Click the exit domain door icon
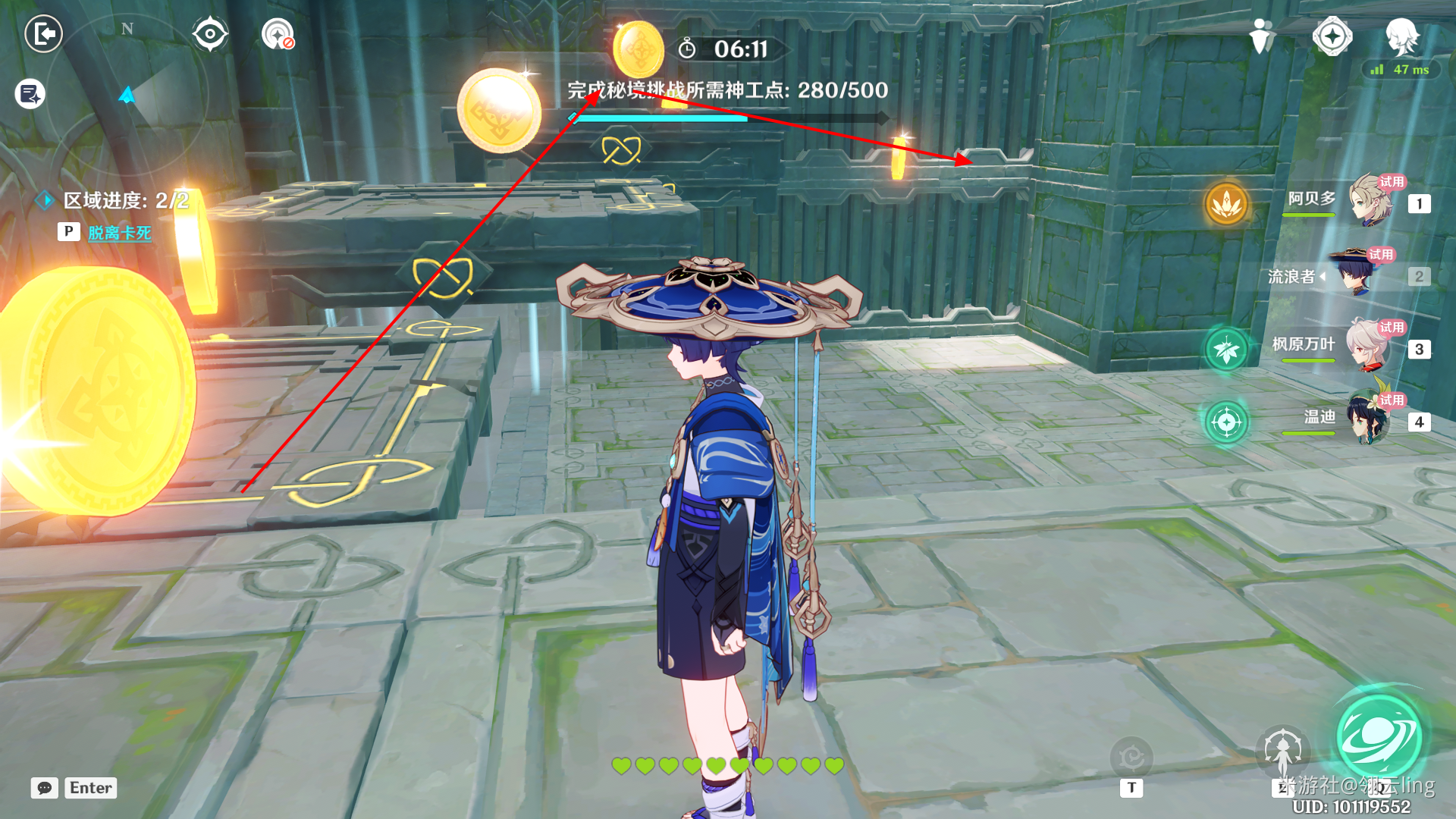The image size is (1456, 819). 44,33
